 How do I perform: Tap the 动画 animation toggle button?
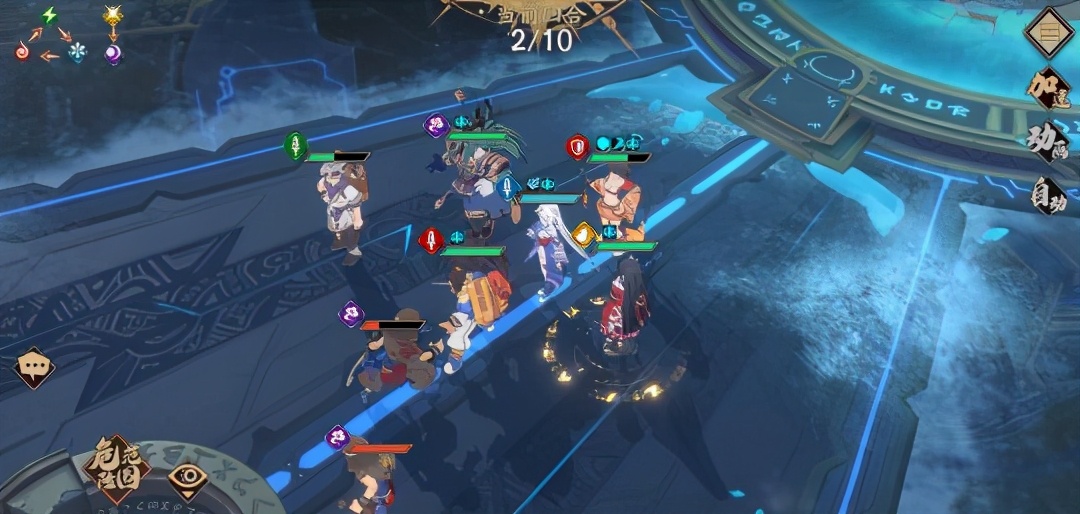[1049, 141]
